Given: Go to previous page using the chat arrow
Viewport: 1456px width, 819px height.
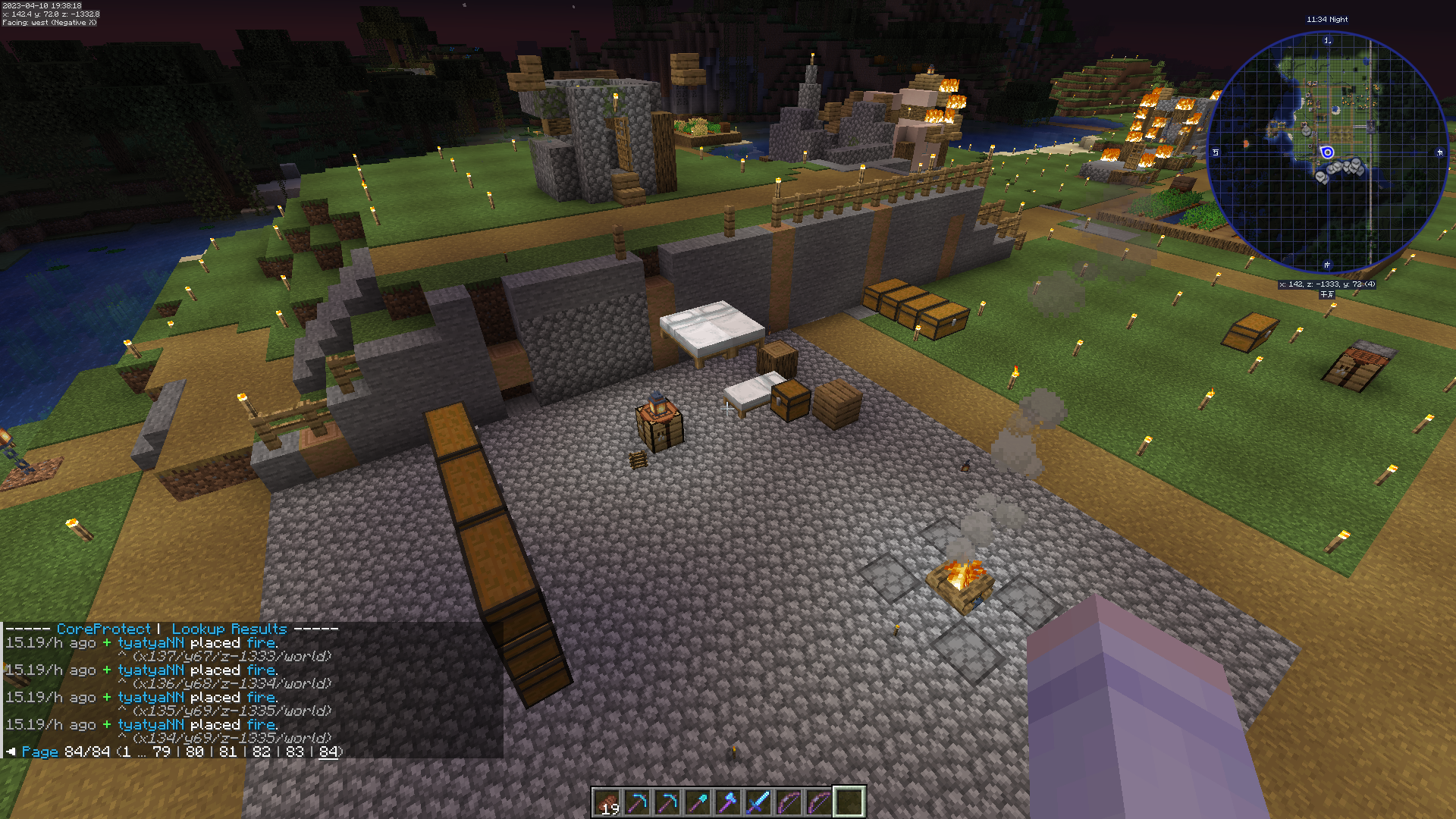Looking at the screenshot, I should [x=11, y=752].
